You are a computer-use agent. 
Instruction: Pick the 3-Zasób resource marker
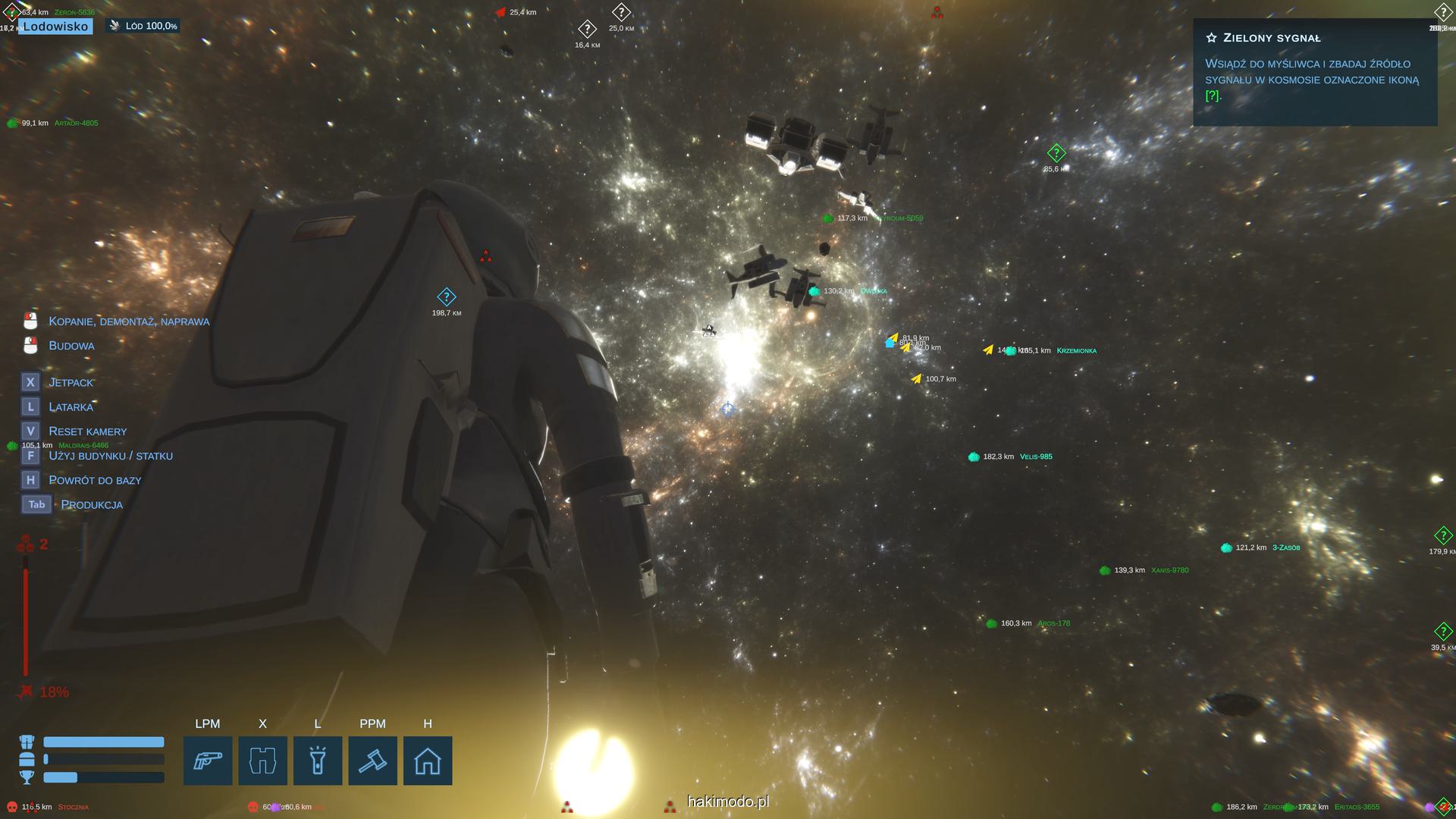click(1227, 548)
